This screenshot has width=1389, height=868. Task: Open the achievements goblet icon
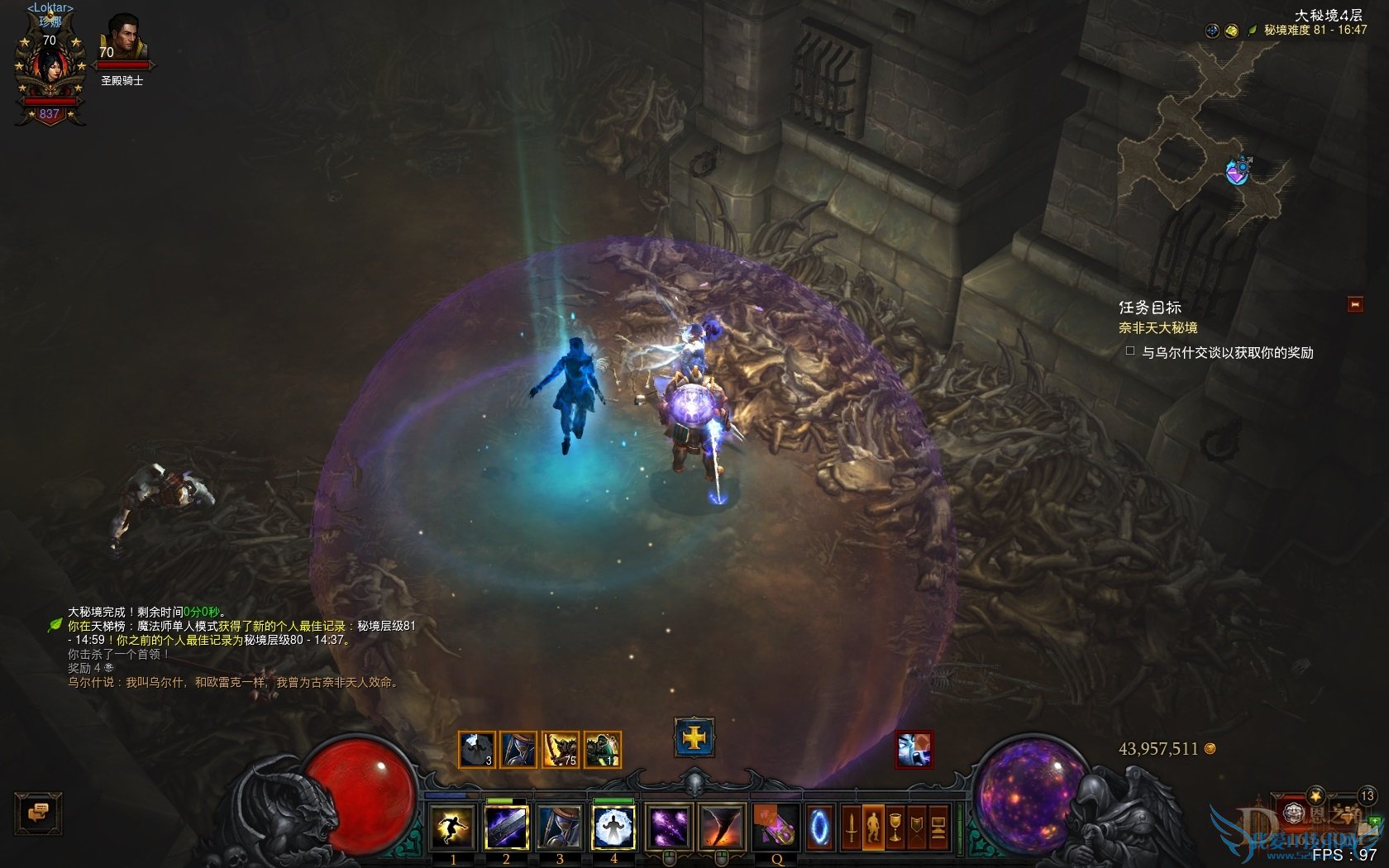[895, 827]
